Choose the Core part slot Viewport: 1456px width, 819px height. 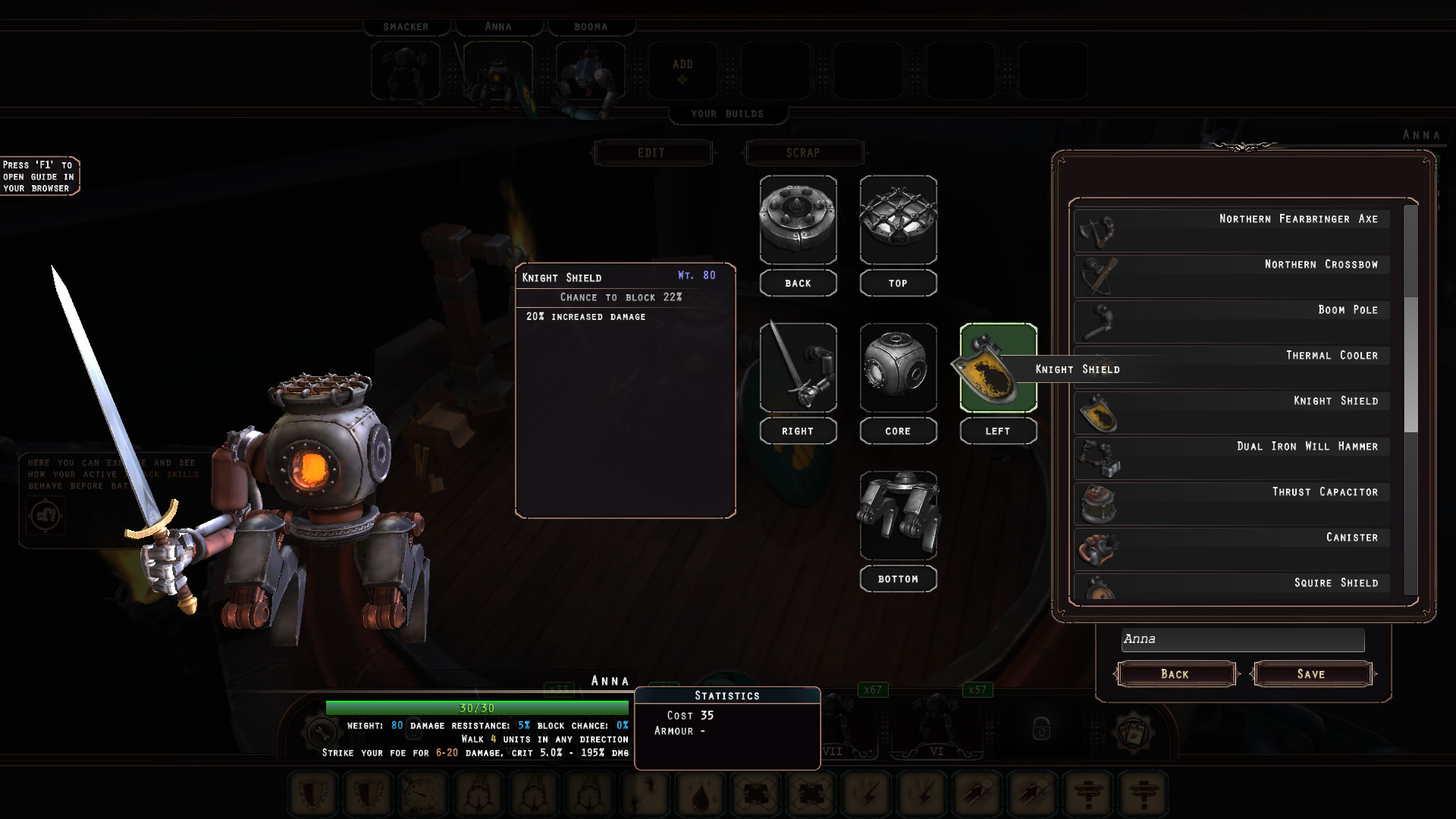(x=898, y=368)
